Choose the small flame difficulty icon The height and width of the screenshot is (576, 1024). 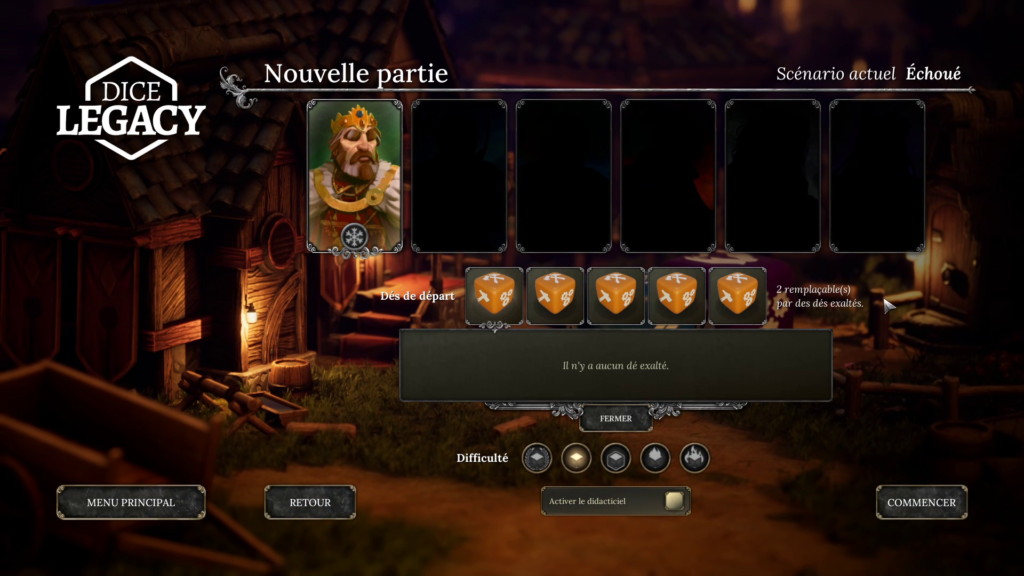(655, 458)
